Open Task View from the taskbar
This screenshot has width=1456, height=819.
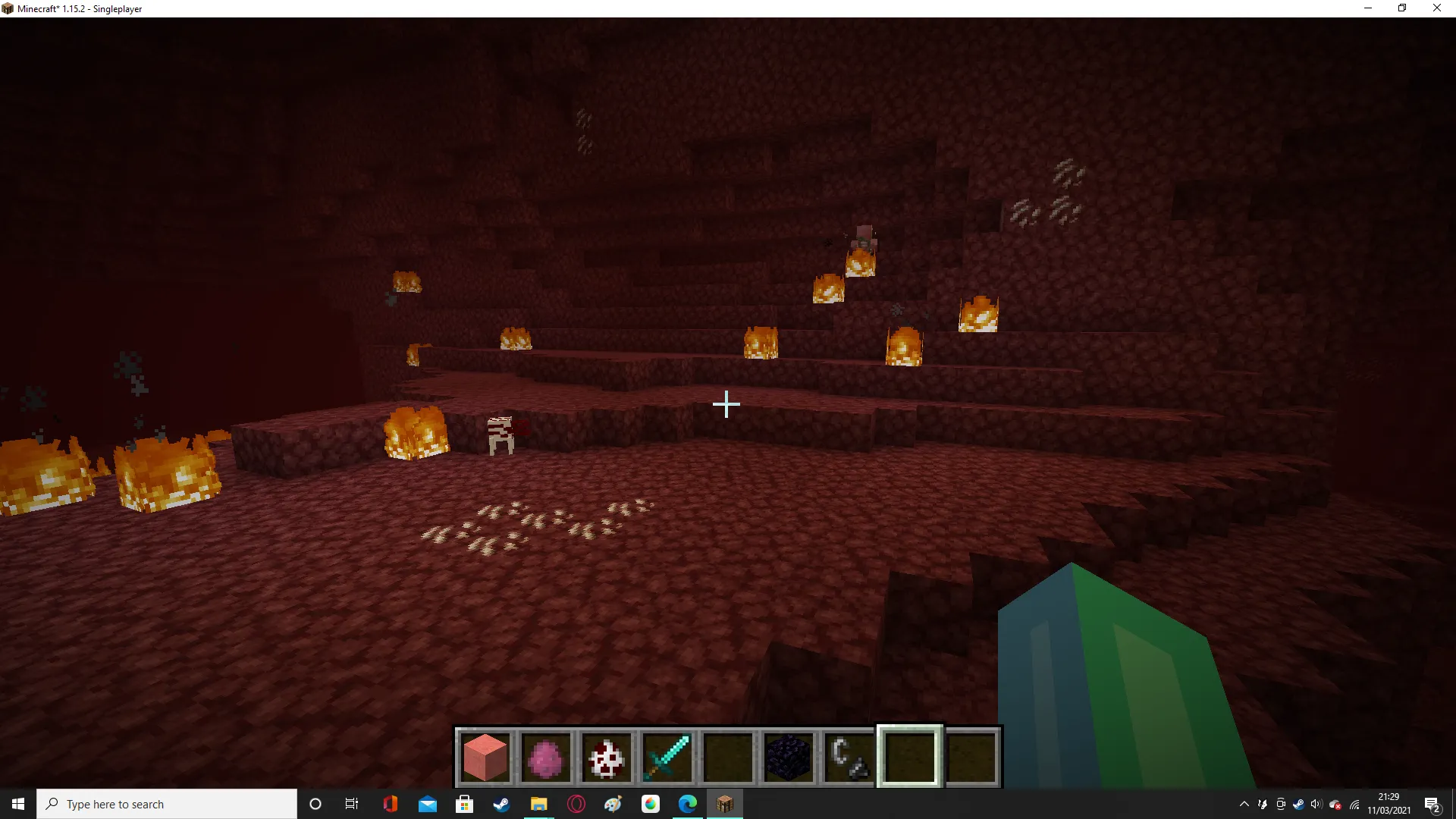[x=351, y=804]
